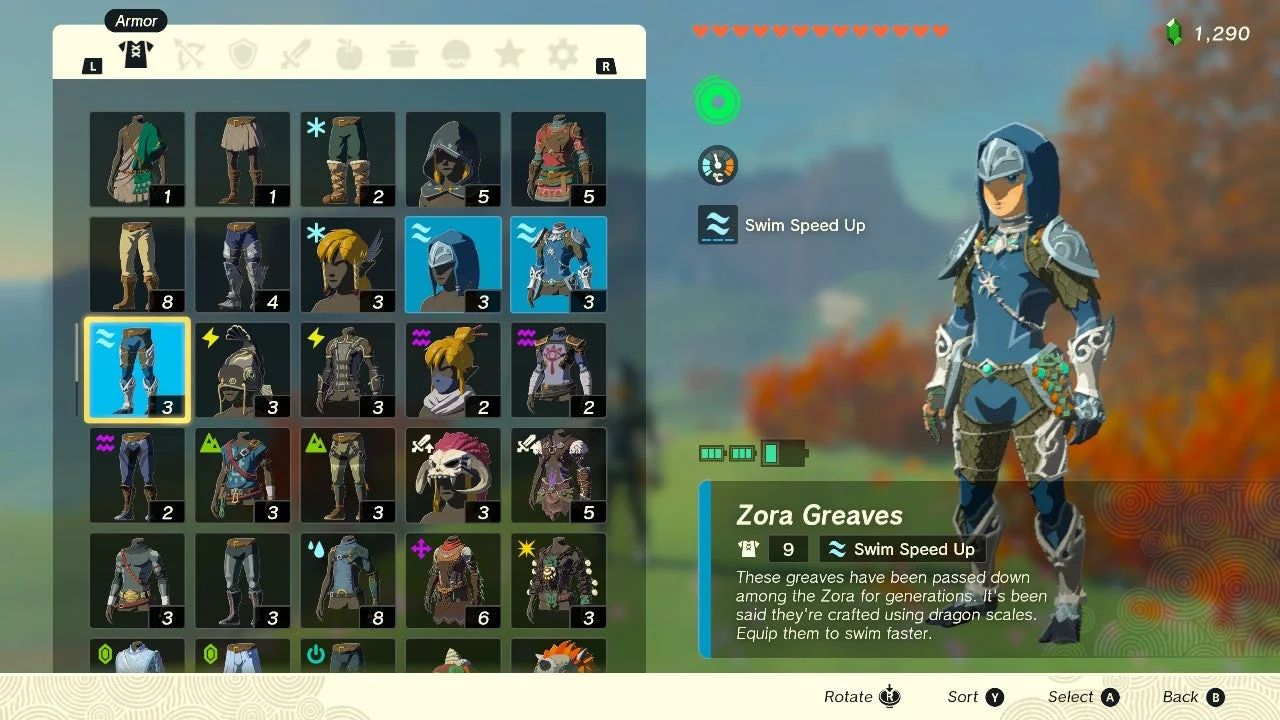Viewport: 1280px width, 720px height.
Task: Open the materials tab with the apple icon
Action: [349, 54]
